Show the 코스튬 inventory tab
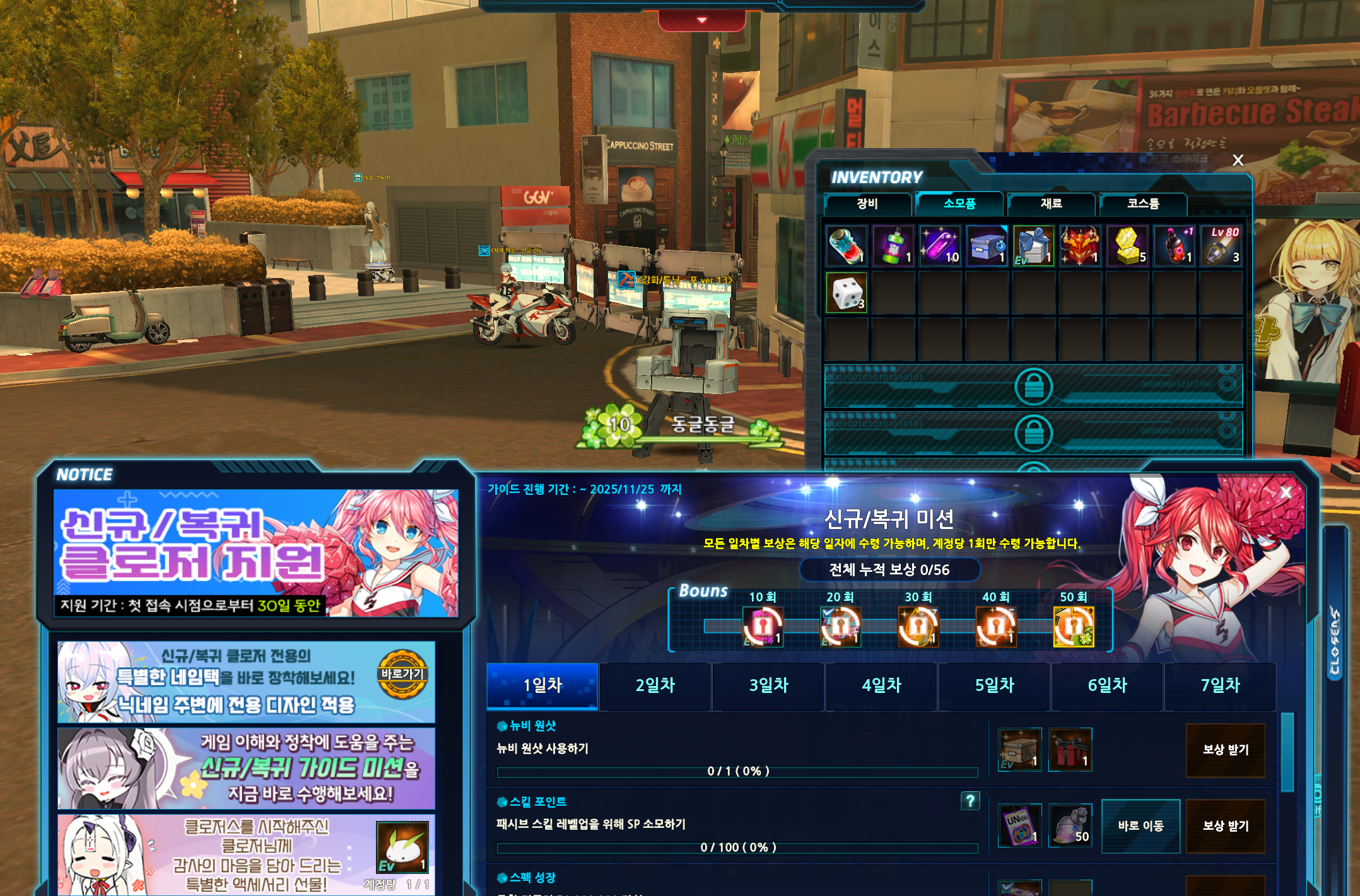Image resolution: width=1360 pixels, height=896 pixels. pyautogui.click(x=1142, y=204)
